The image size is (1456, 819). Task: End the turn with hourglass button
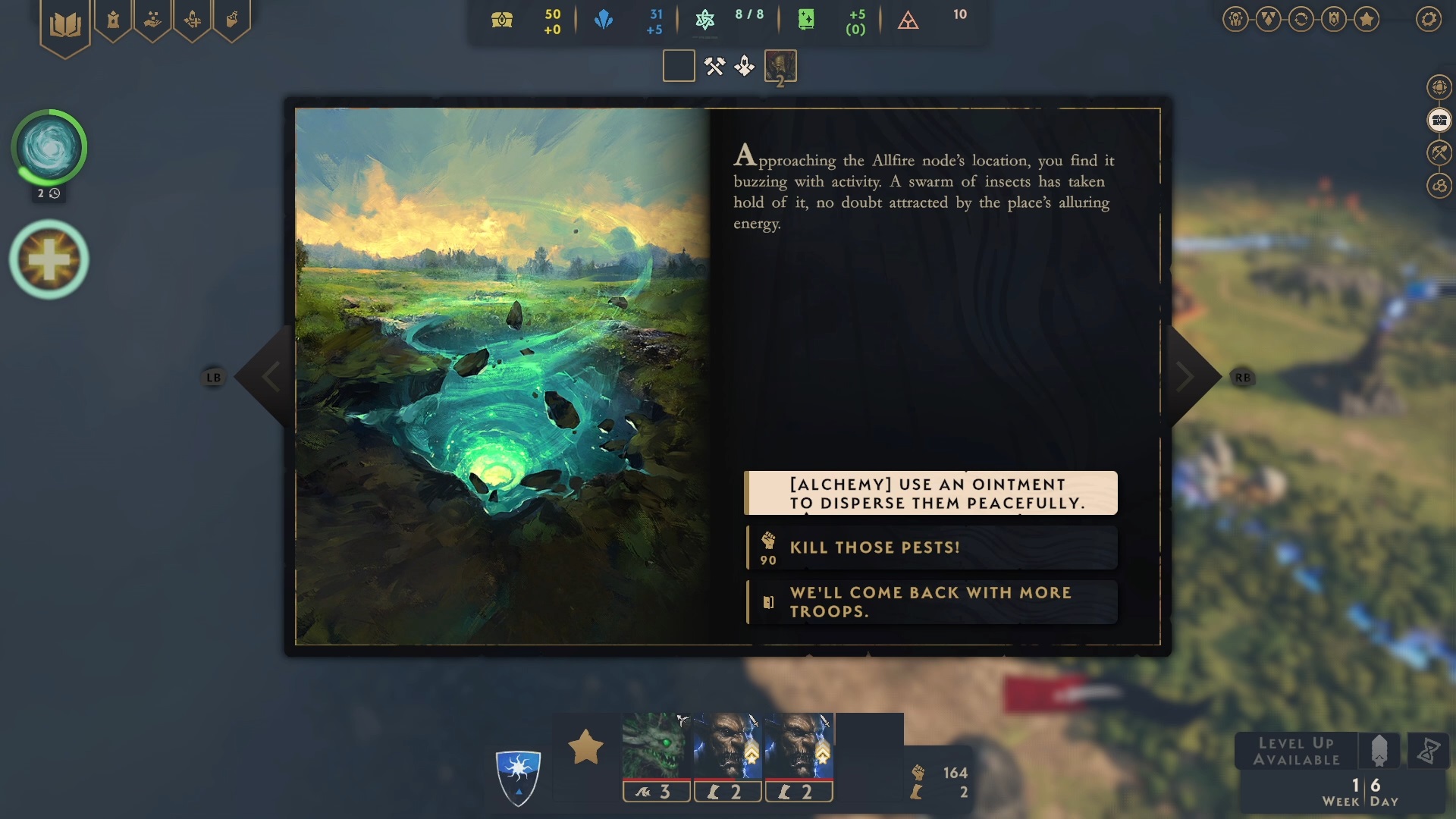pos(1428,752)
